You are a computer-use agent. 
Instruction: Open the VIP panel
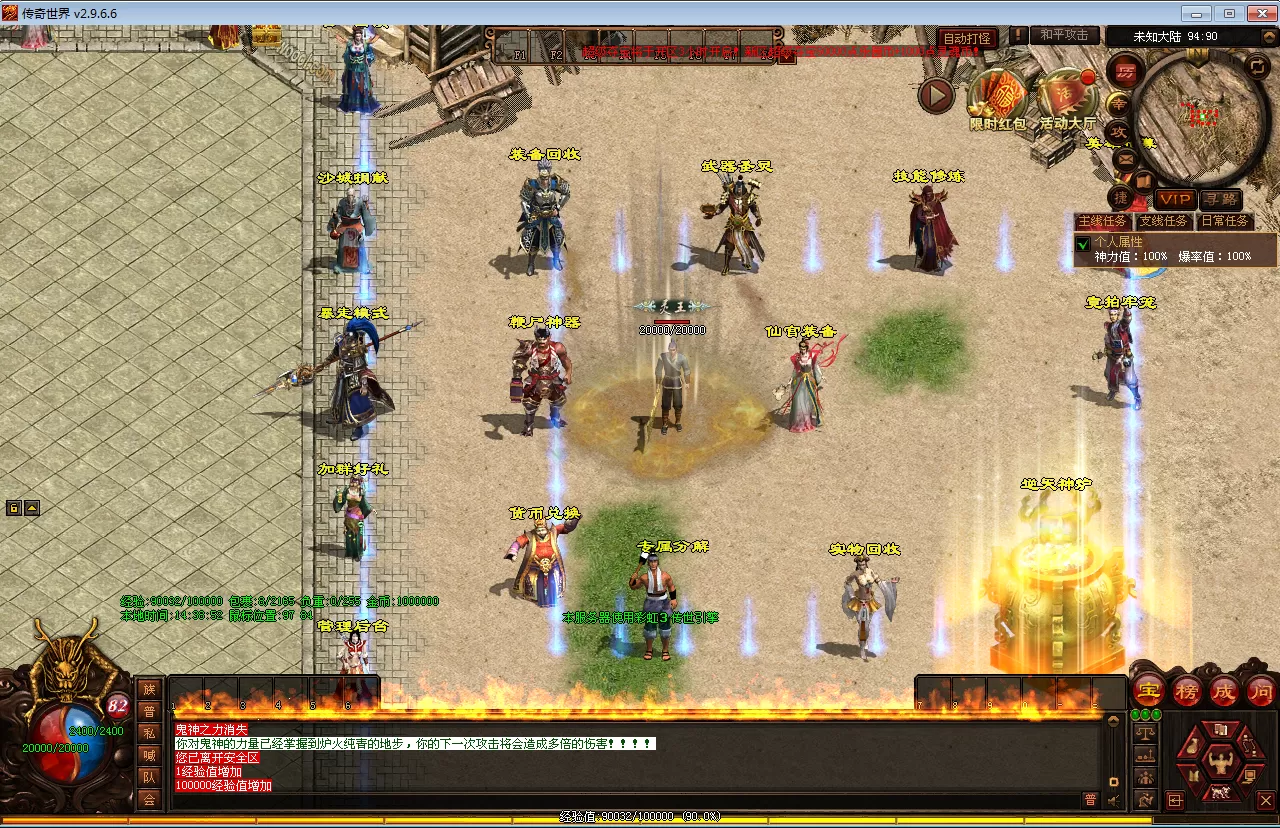1175,200
